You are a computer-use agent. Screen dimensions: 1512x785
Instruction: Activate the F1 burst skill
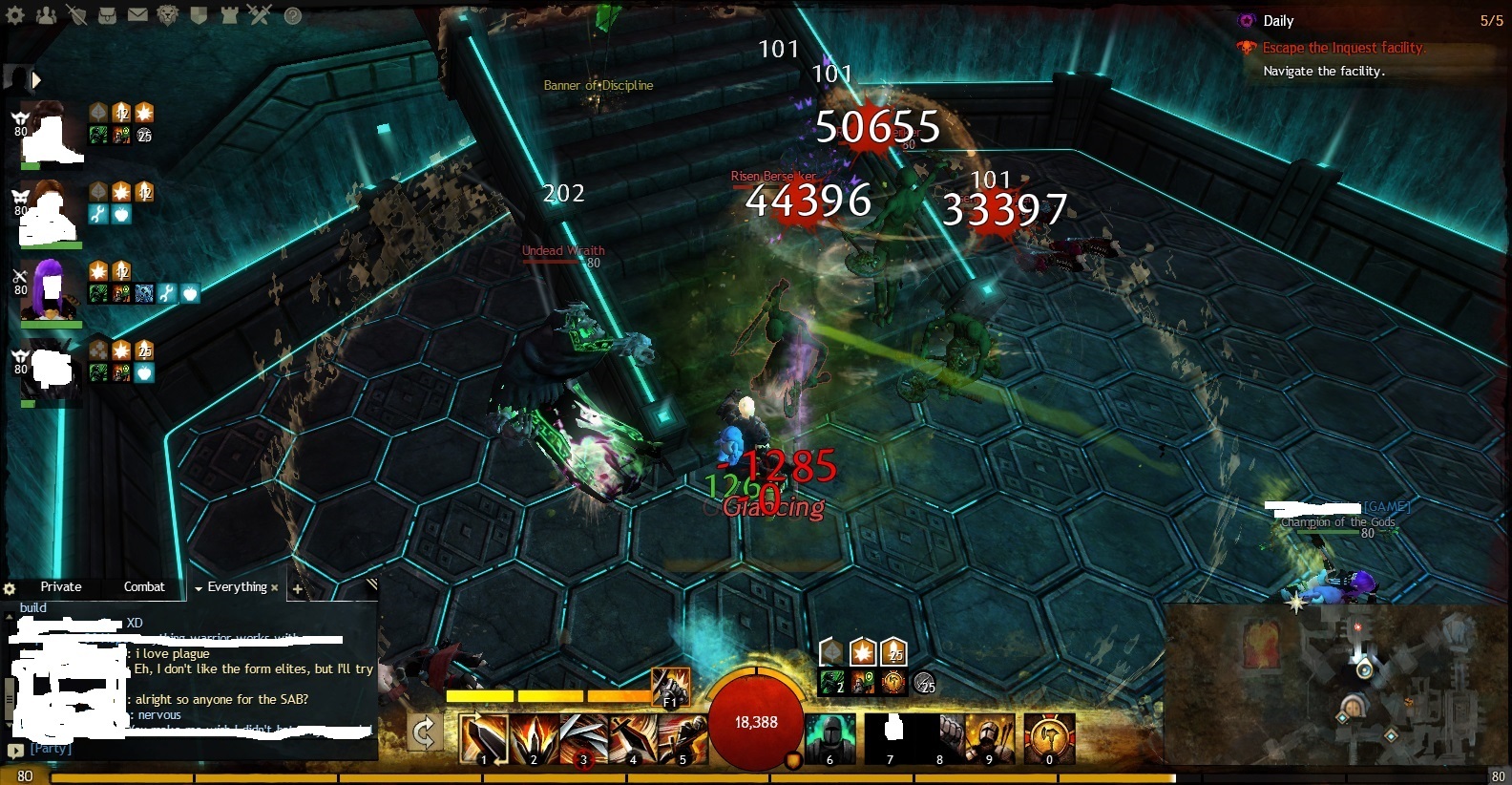point(671,688)
